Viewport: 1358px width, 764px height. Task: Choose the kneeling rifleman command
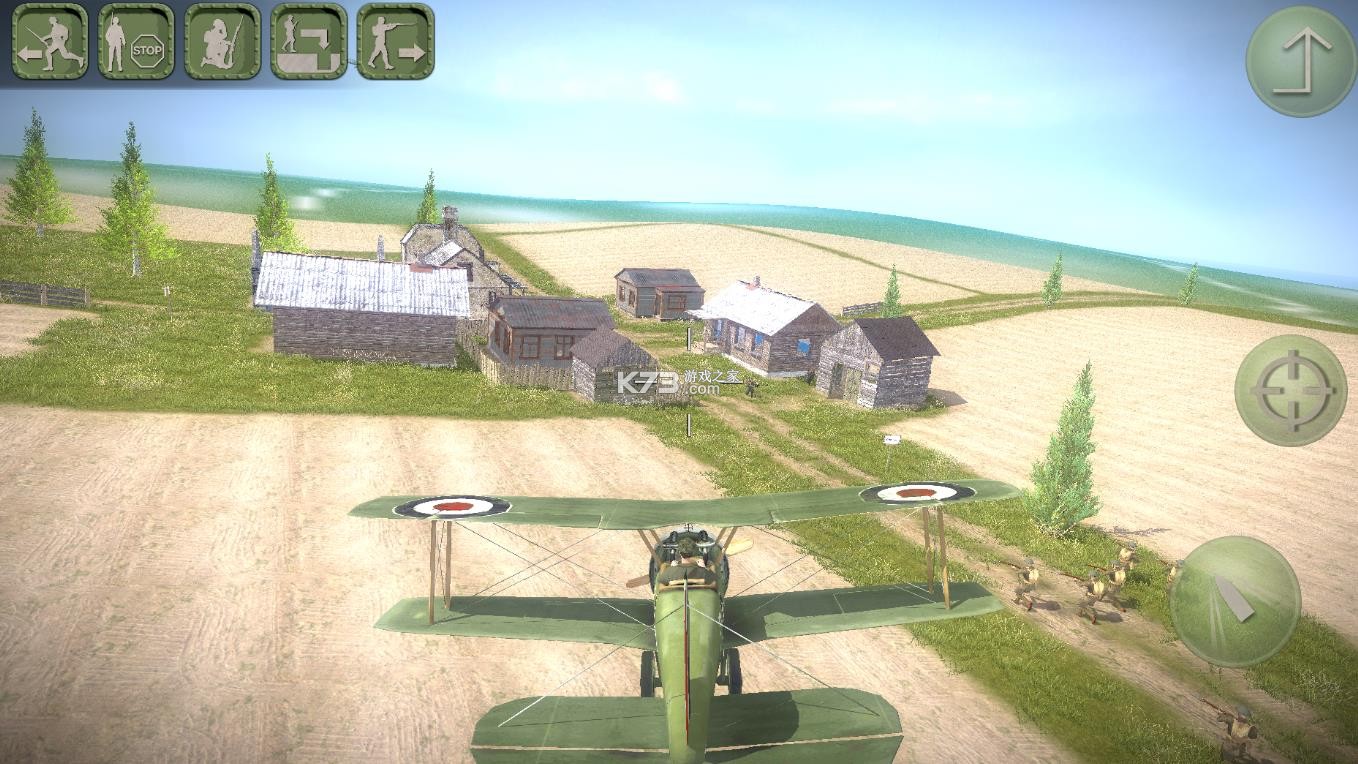tap(222, 41)
